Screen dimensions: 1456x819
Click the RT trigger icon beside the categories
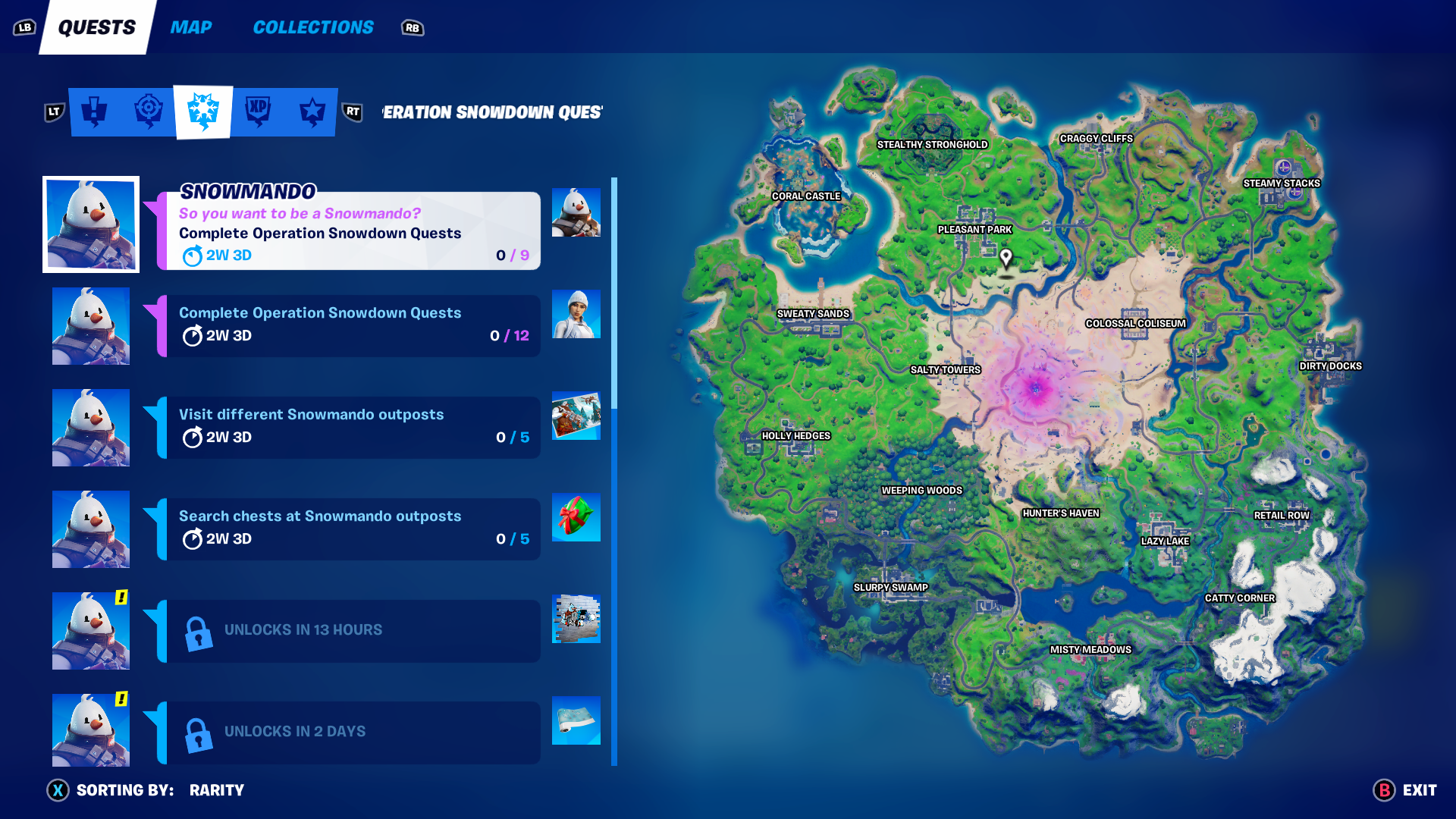click(352, 111)
